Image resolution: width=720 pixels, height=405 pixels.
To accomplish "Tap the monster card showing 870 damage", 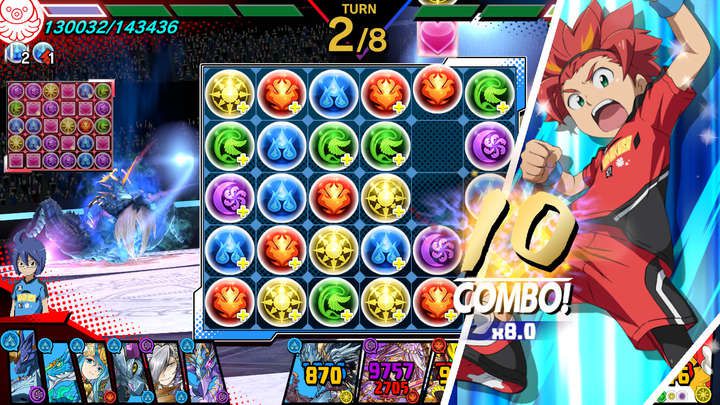I will 323,374.
